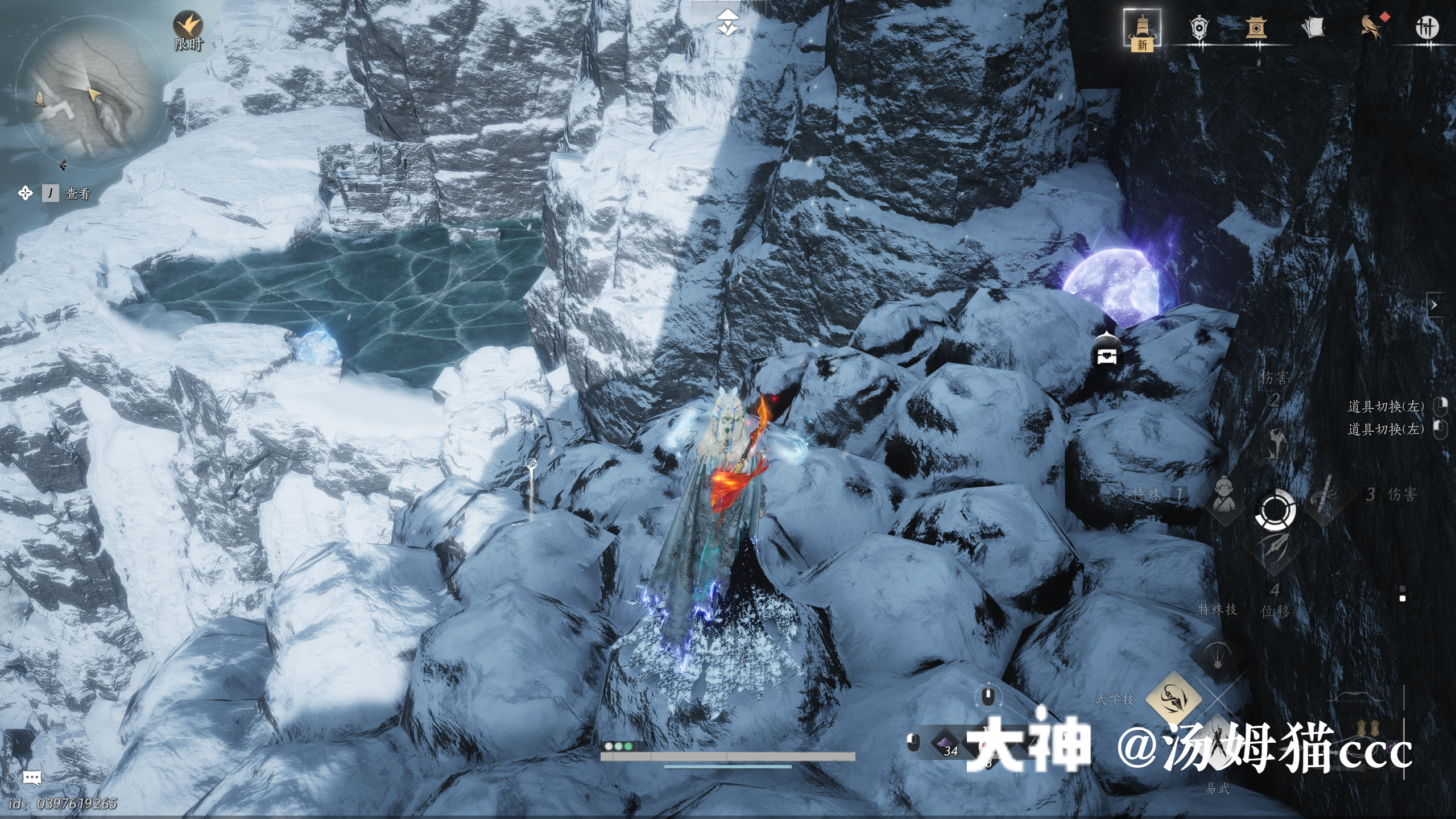This screenshot has width=1456, height=819.
Task: Open the chat bubble icon
Action: tap(32, 777)
